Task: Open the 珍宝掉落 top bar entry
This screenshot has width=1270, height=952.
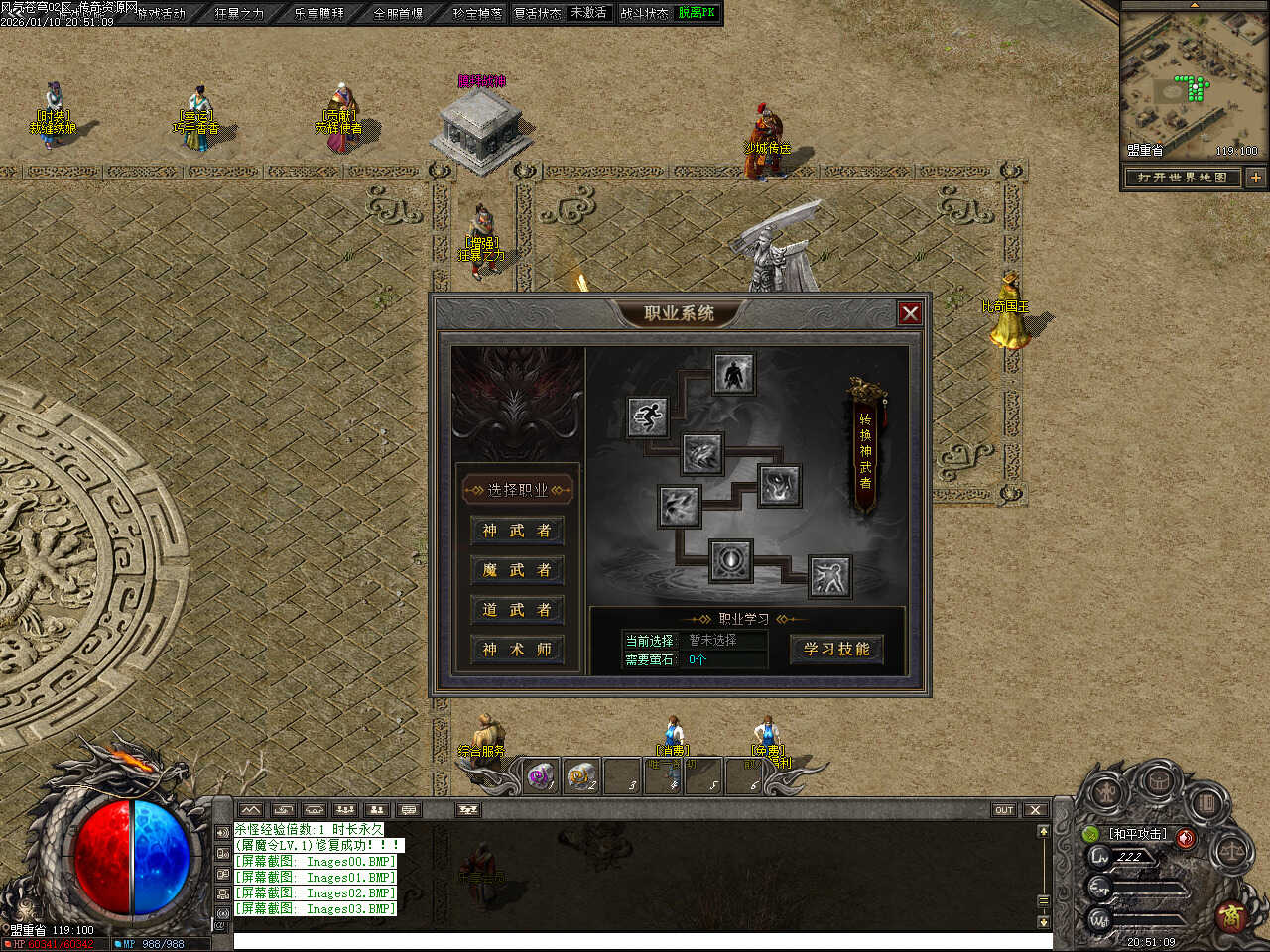Action: [477, 13]
